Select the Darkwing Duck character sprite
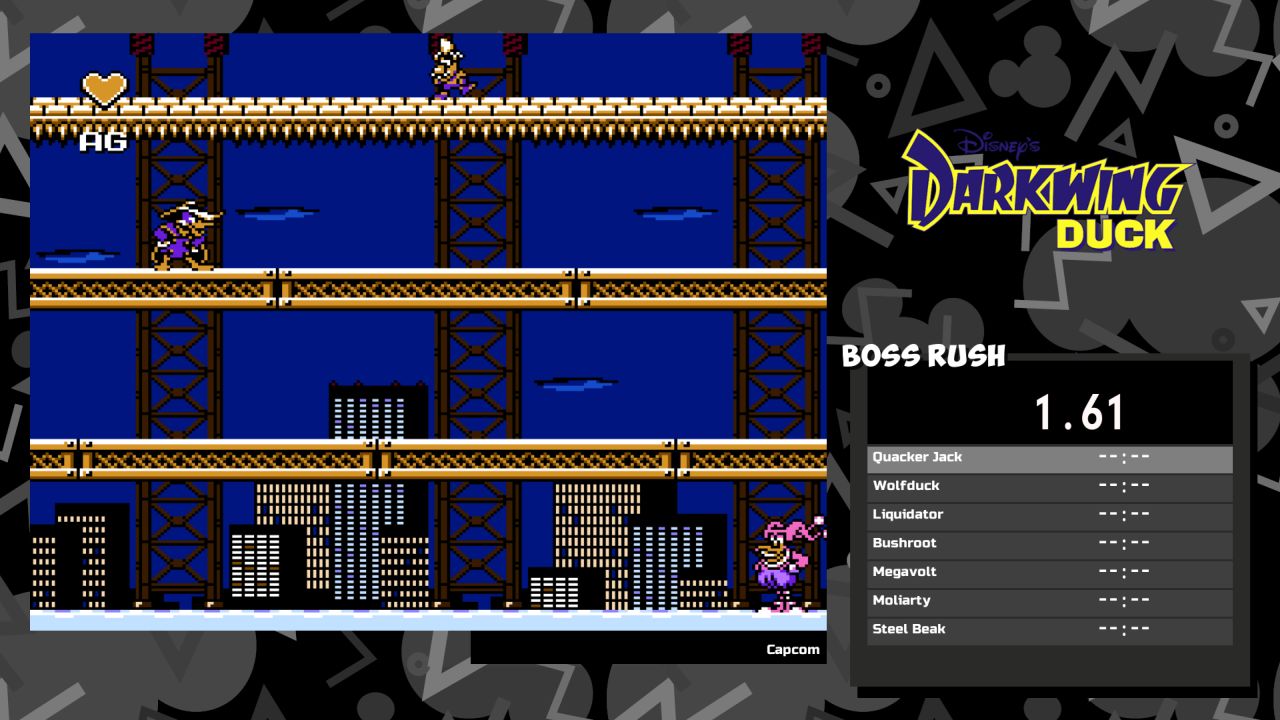The image size is (1280, 720). [x=180, y=235]
